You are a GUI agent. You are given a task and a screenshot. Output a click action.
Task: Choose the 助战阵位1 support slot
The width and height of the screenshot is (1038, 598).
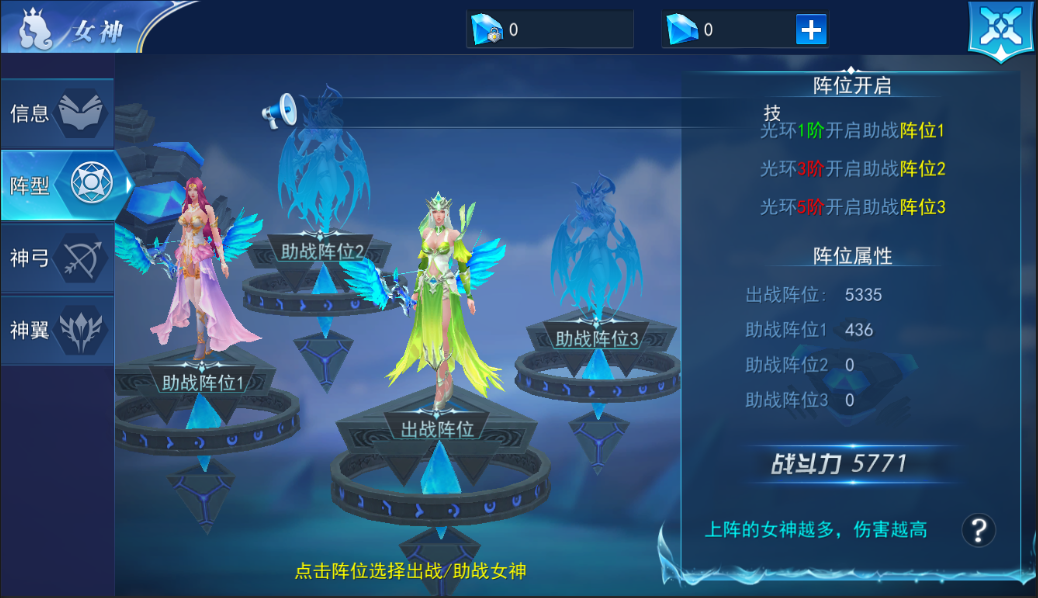[x=203, y=381]
